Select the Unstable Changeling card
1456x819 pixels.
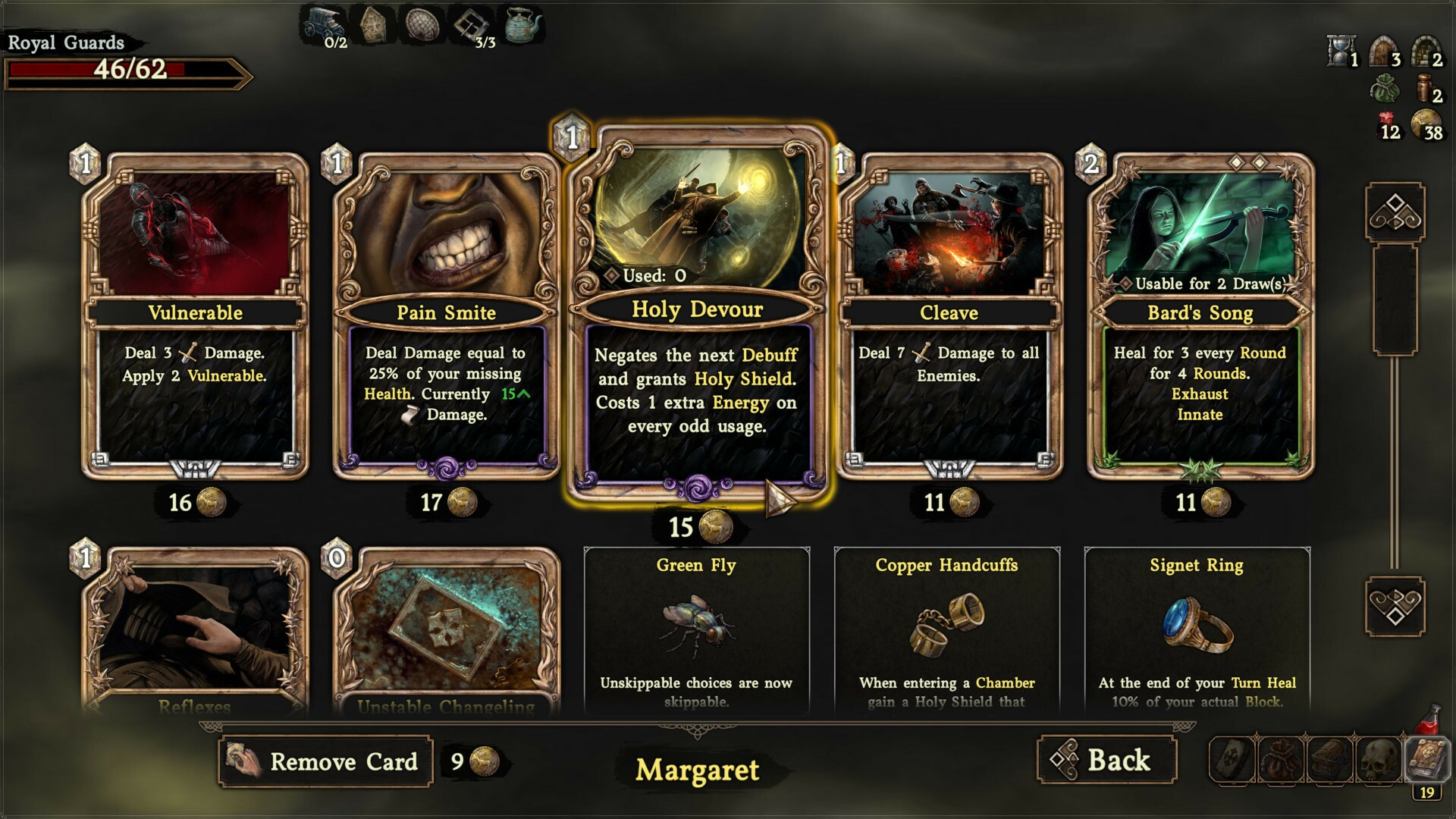coord(446,629)
